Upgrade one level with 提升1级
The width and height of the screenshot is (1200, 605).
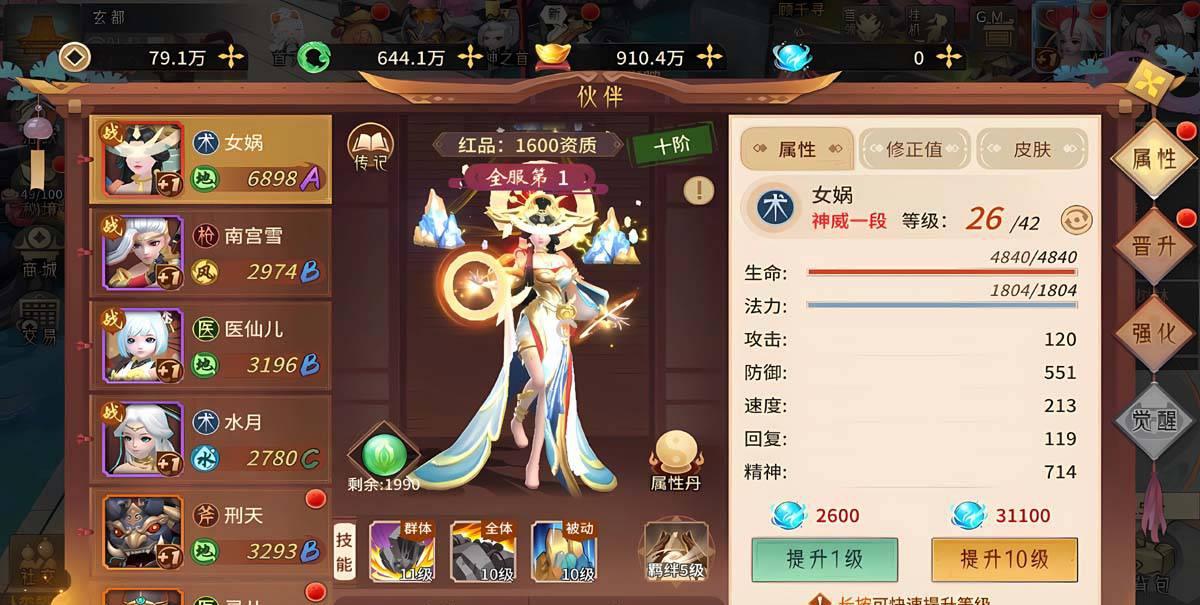coord(824,559)
